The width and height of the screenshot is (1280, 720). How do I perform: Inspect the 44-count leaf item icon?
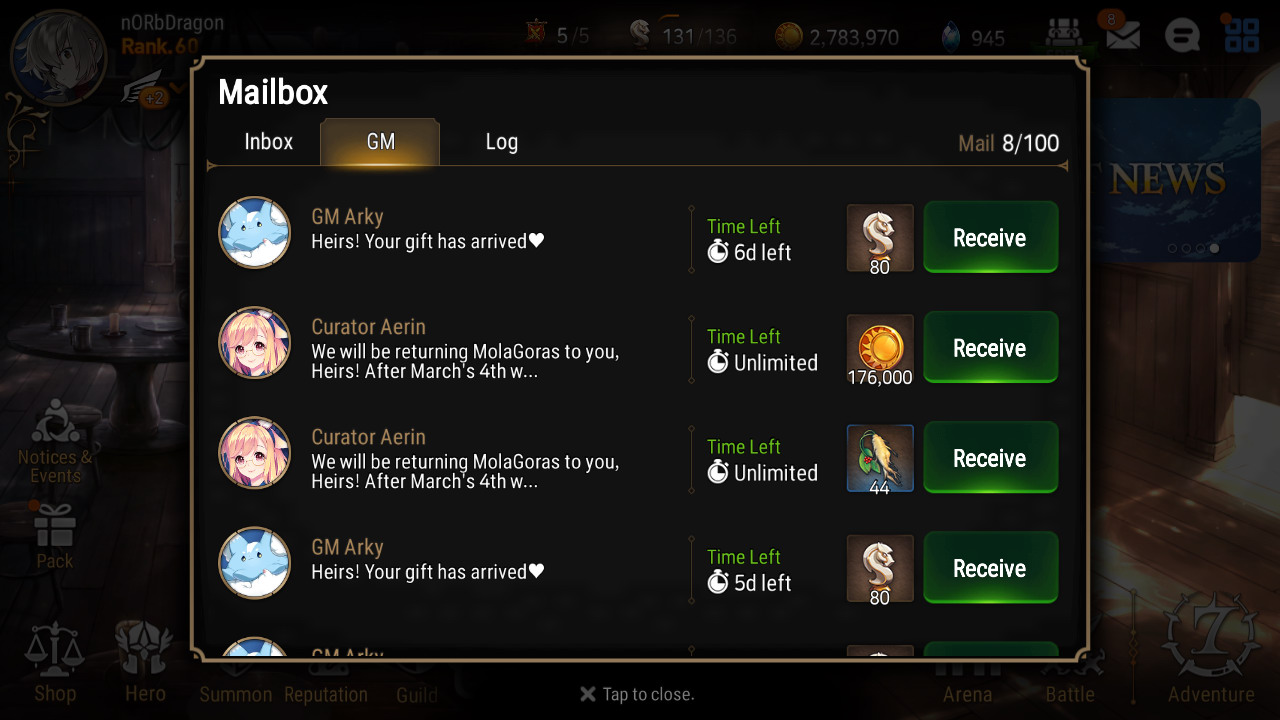click(880, 458)
